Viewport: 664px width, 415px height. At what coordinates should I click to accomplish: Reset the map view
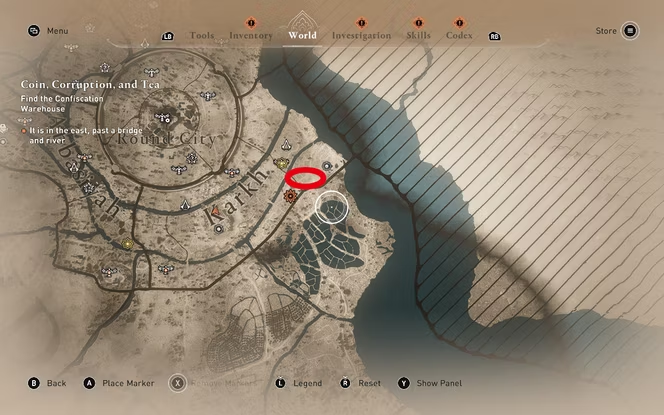361,383
